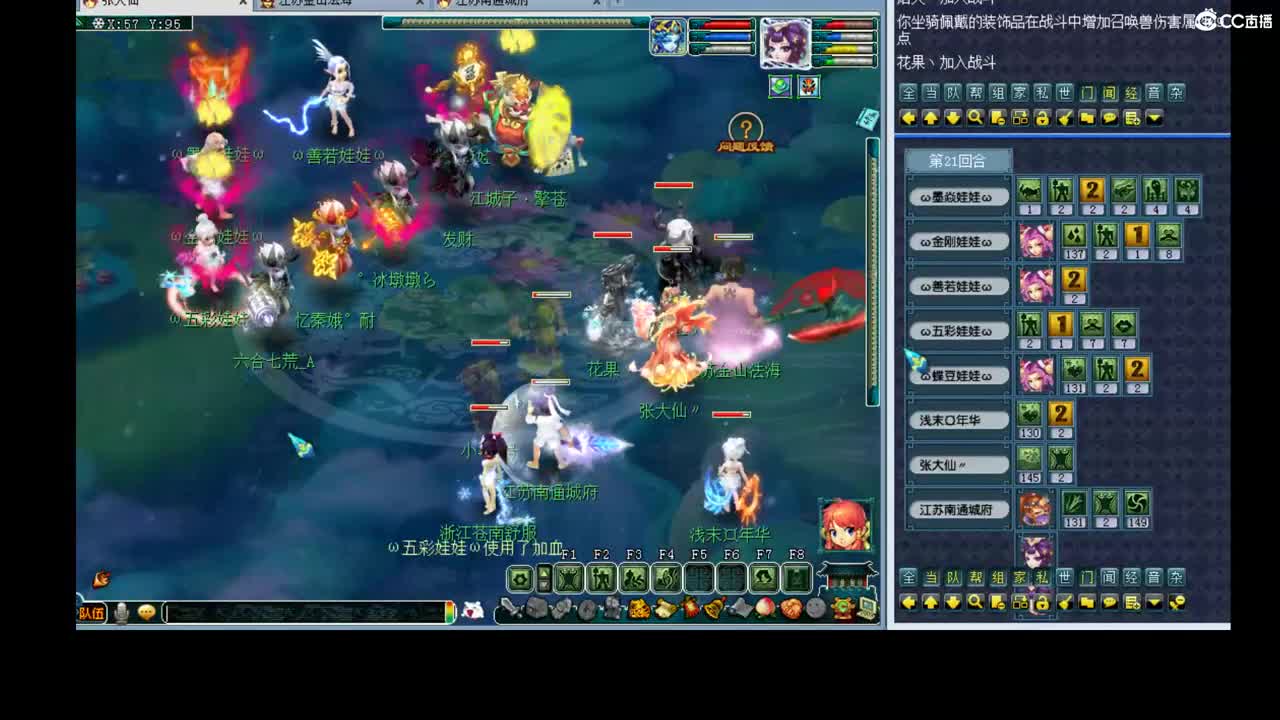Click the 张大仙 player name in battle panel

coord(957,464)
